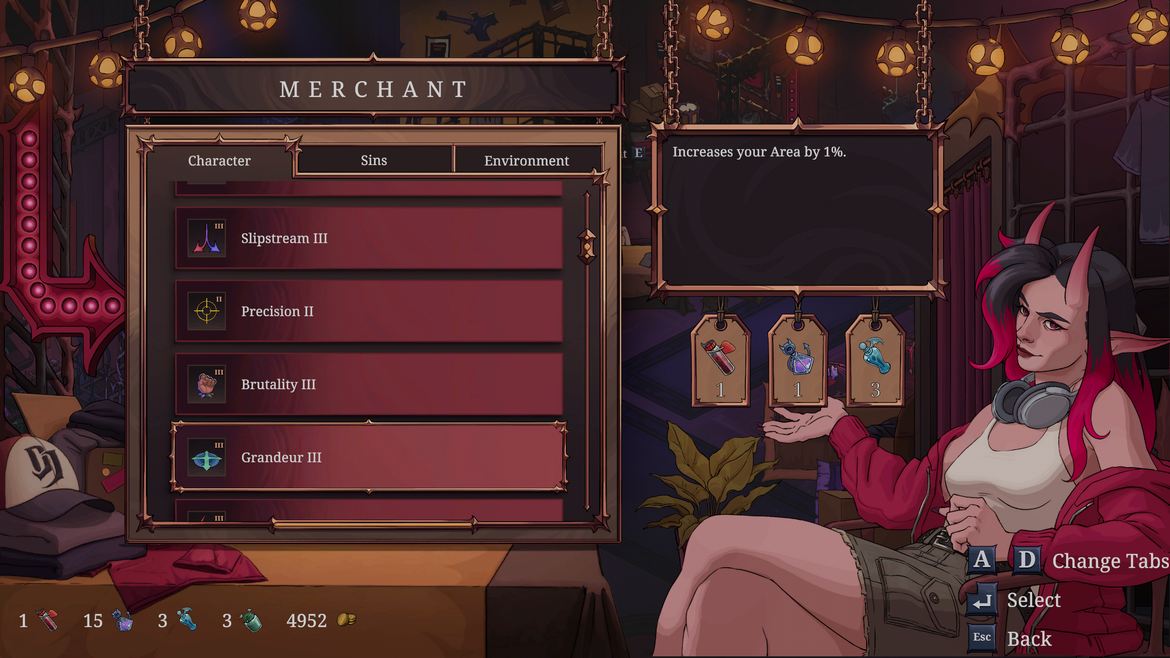Buy the Grandeur III upgrade

coord(369,457)
